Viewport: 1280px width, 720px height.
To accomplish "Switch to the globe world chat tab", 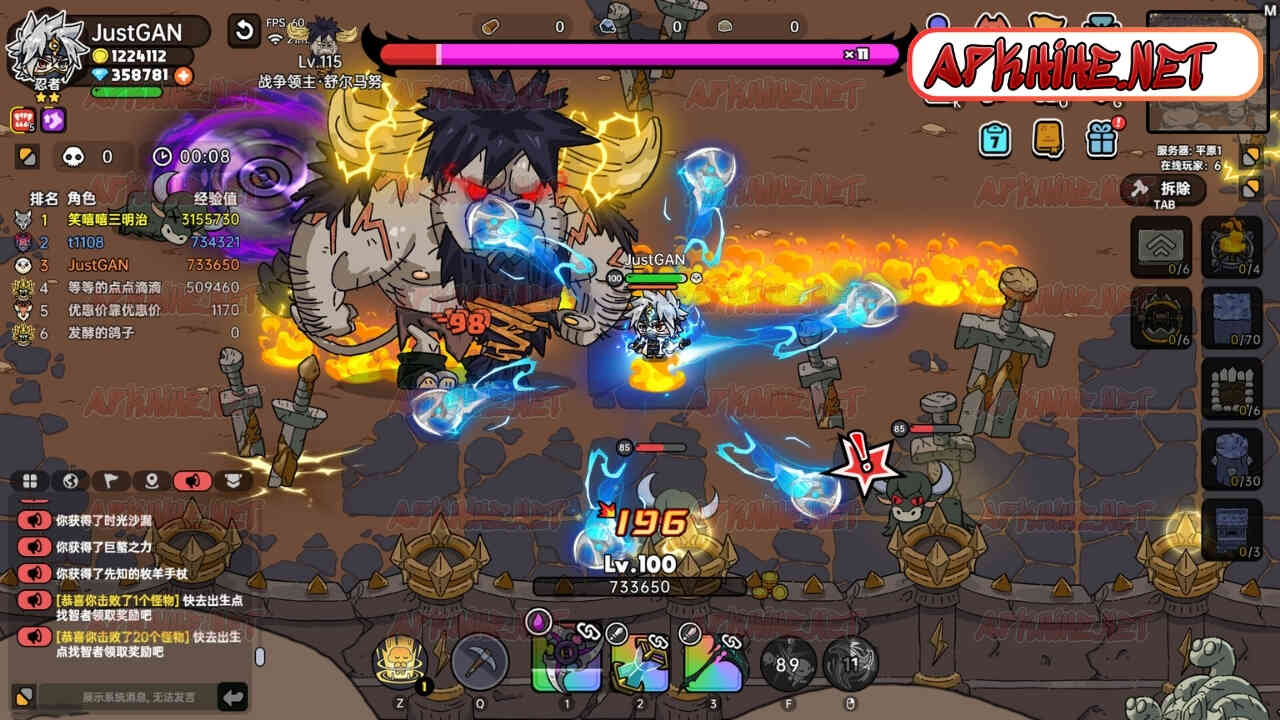I will click(70, 481).
